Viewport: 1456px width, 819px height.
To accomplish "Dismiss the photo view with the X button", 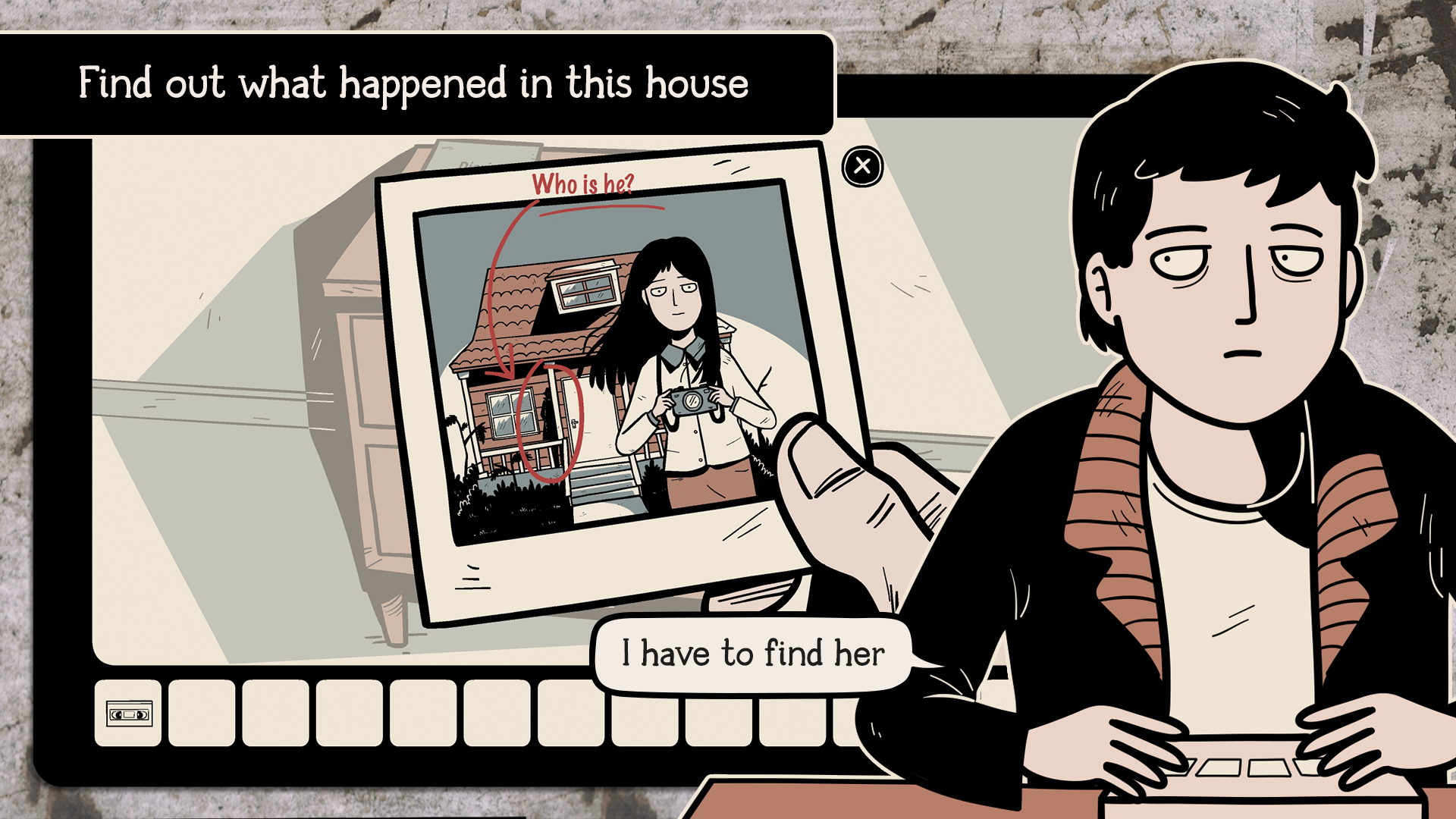I will 861,168.
